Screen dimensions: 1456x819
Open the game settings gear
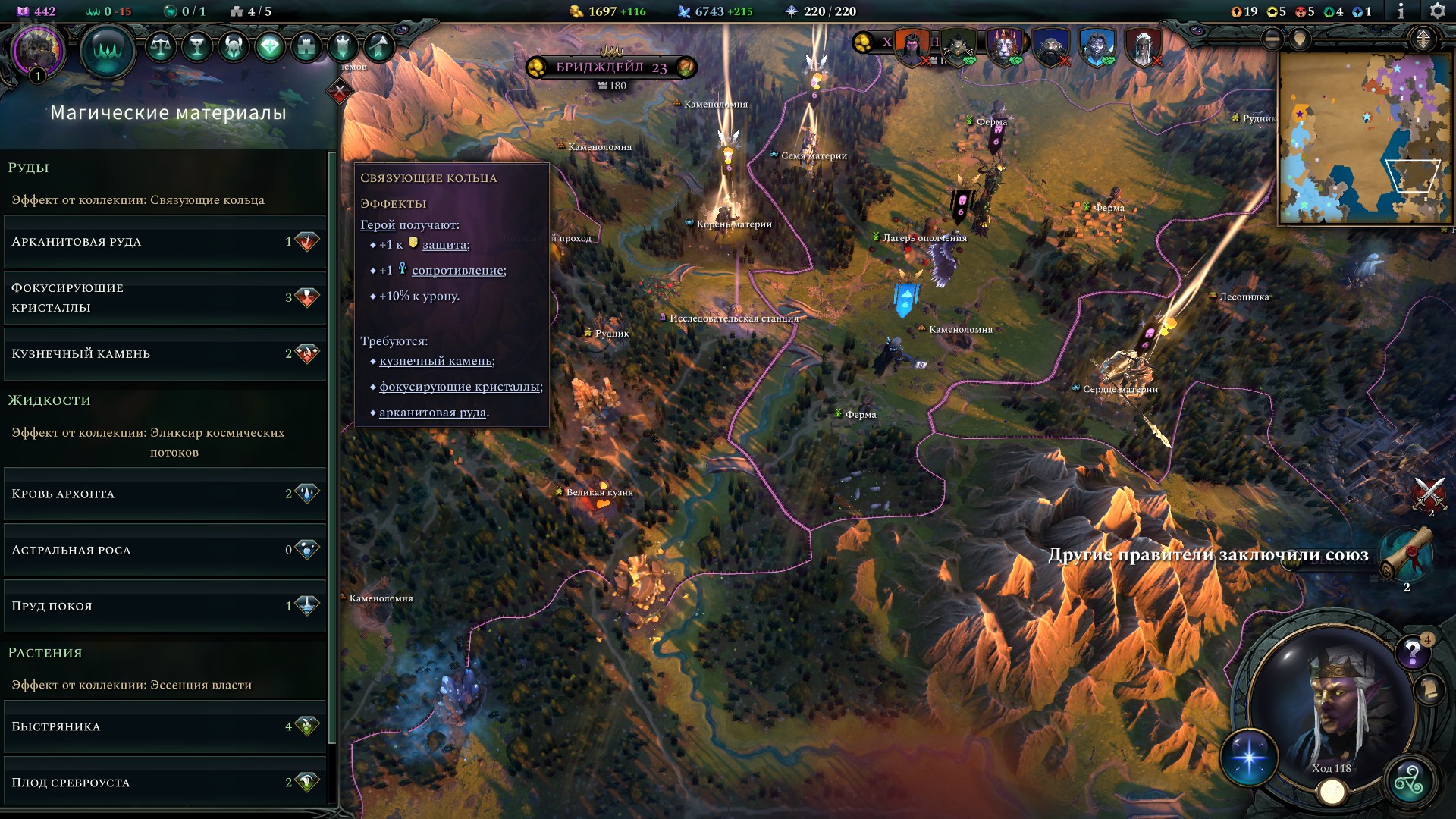tap(1436, 11)
